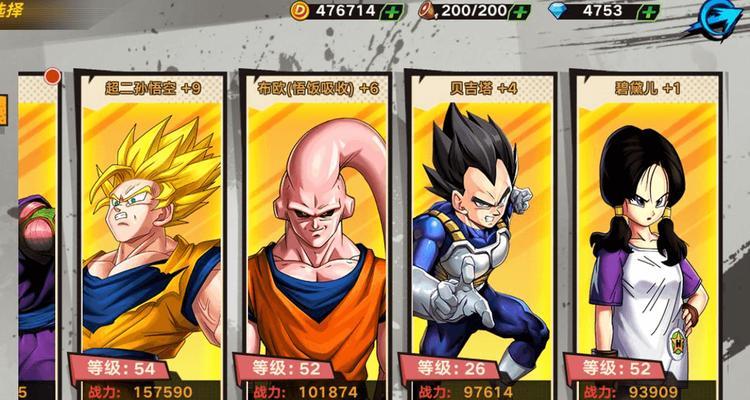Go back using the blue arrow button
750x400 pixels.
(x=717, y=16)
